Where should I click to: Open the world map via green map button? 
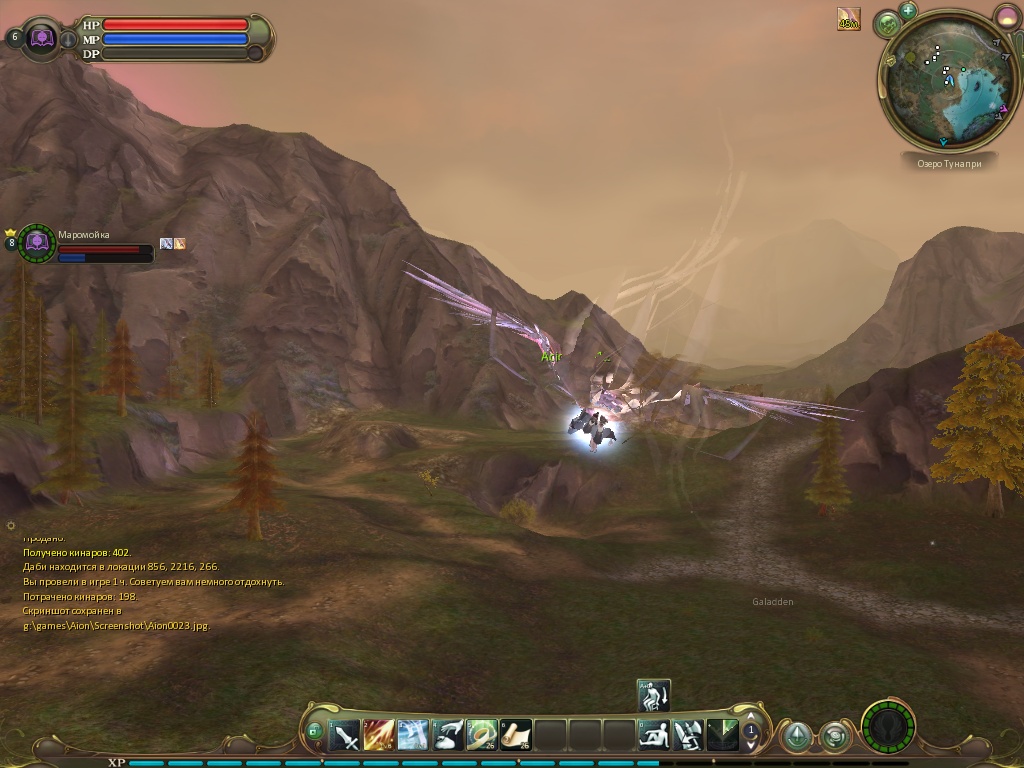[x=887, y=23]
